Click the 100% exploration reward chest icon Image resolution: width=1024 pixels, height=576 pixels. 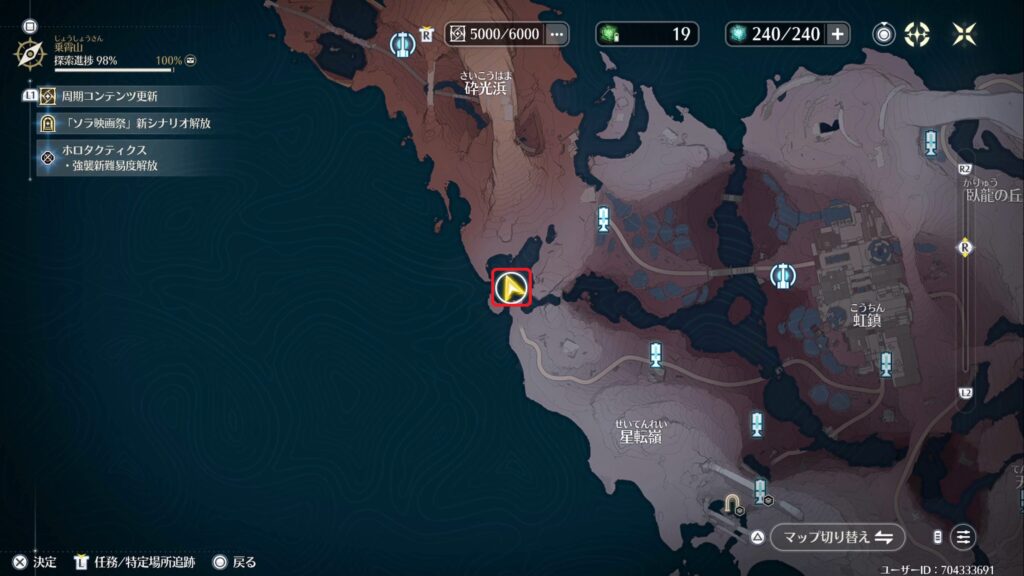coord(190,61)
